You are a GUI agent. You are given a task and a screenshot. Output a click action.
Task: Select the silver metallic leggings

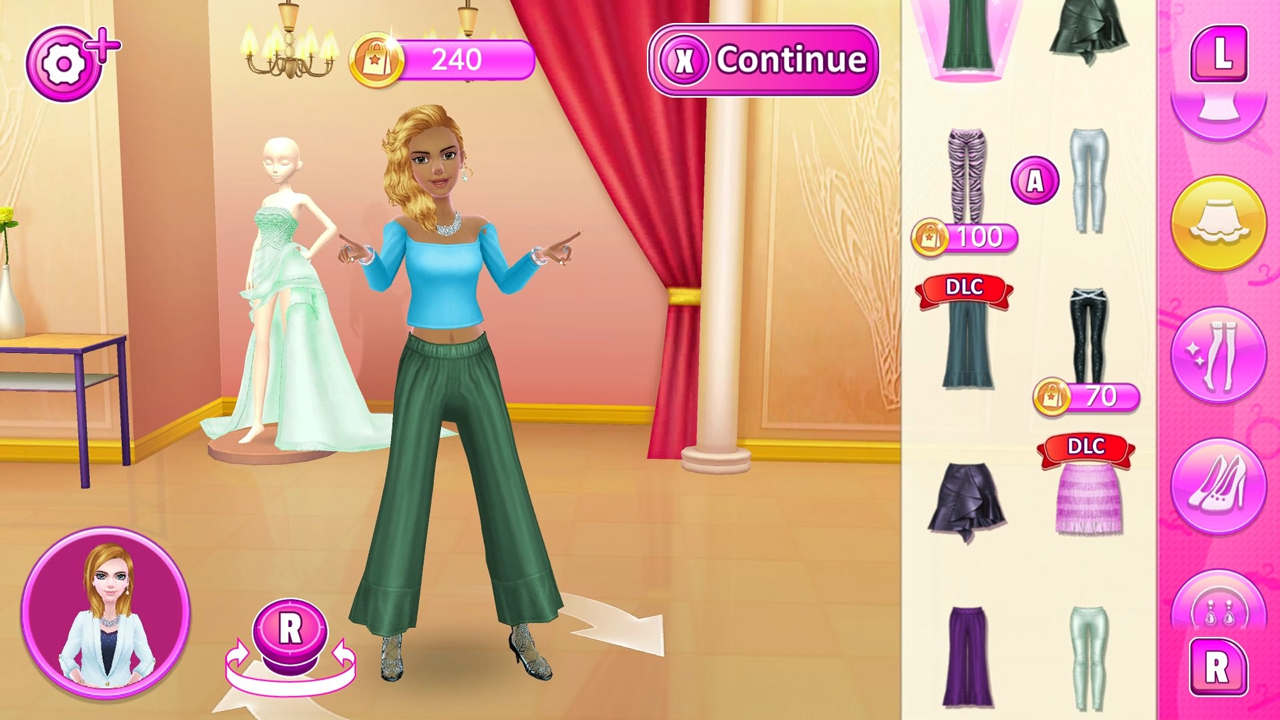[1088, 180]
